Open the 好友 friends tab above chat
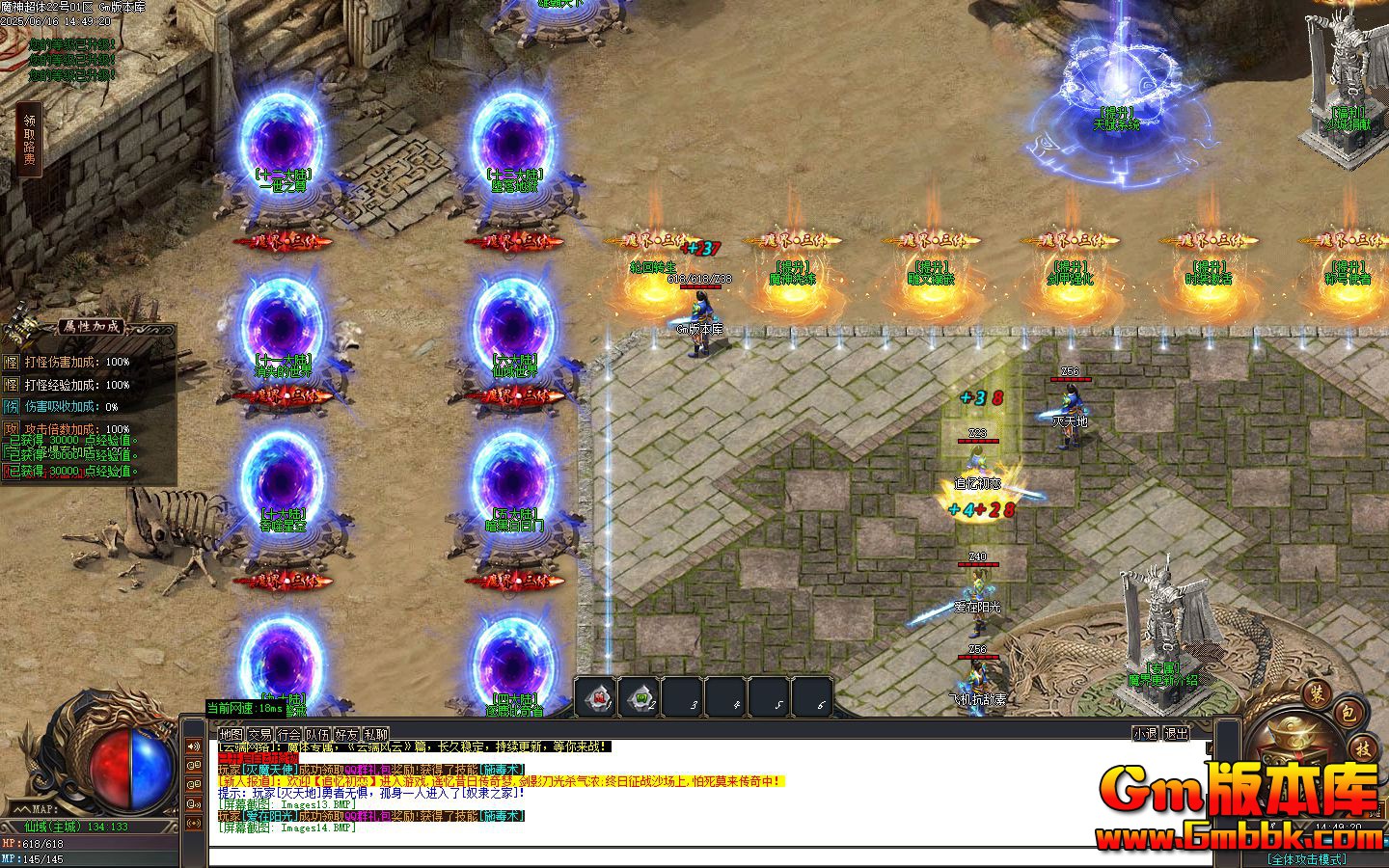 tap(347, 734)
